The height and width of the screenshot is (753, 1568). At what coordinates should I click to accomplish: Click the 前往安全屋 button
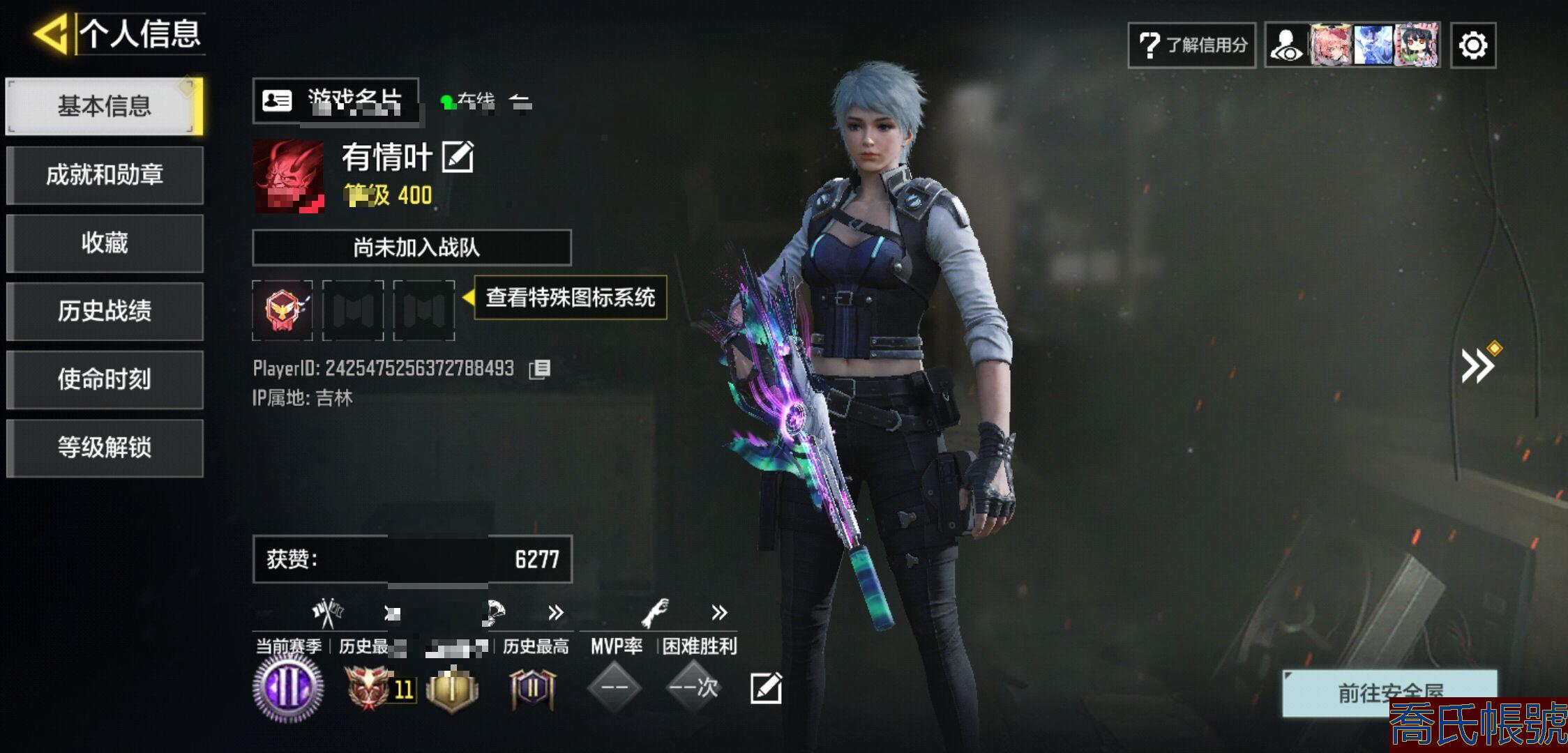[x=1389, y=692]
